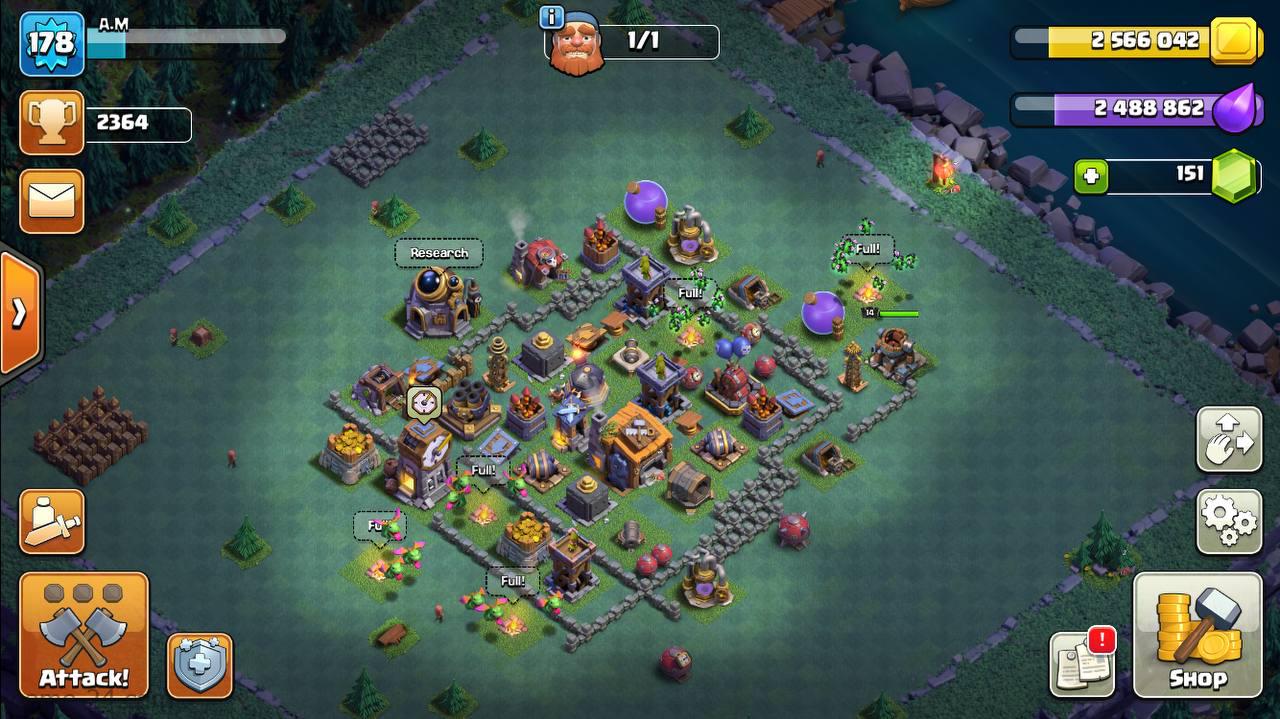Open the Shop
Viewport: 1280px width, 719px height.
(x=1197, y=634)
